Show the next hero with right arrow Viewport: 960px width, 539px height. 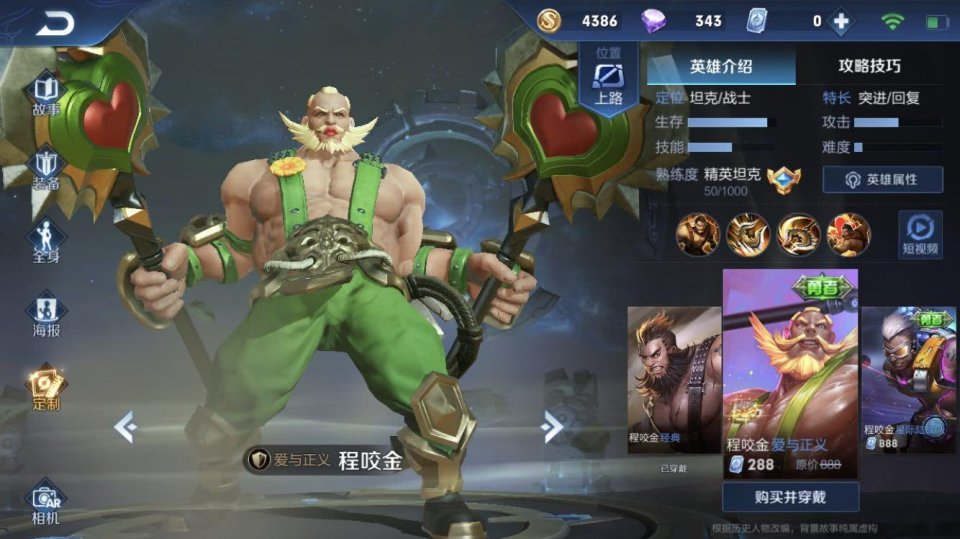coord(551,427)
